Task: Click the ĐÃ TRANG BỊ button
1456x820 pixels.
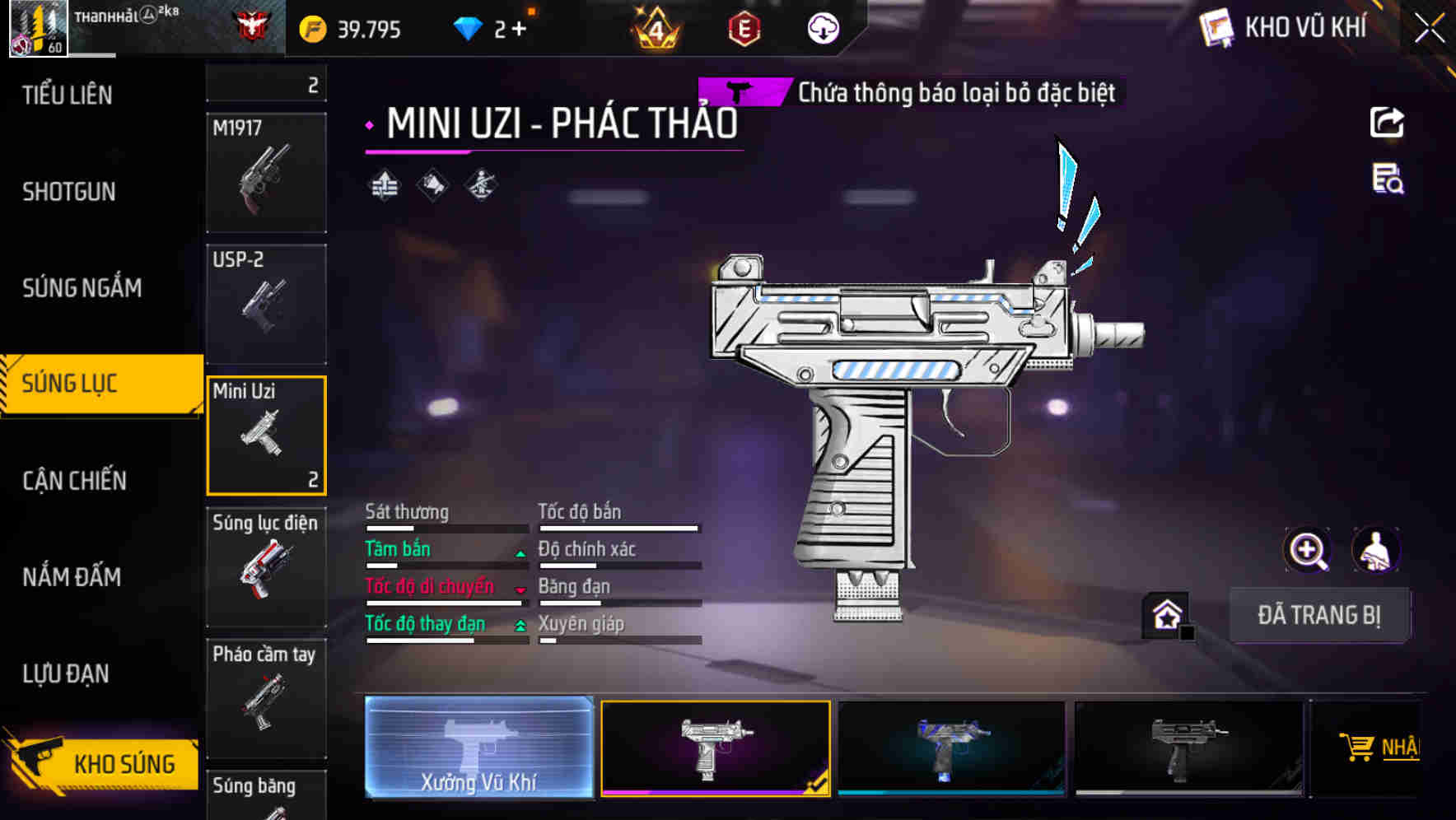Action: [x=1319, y=615]
